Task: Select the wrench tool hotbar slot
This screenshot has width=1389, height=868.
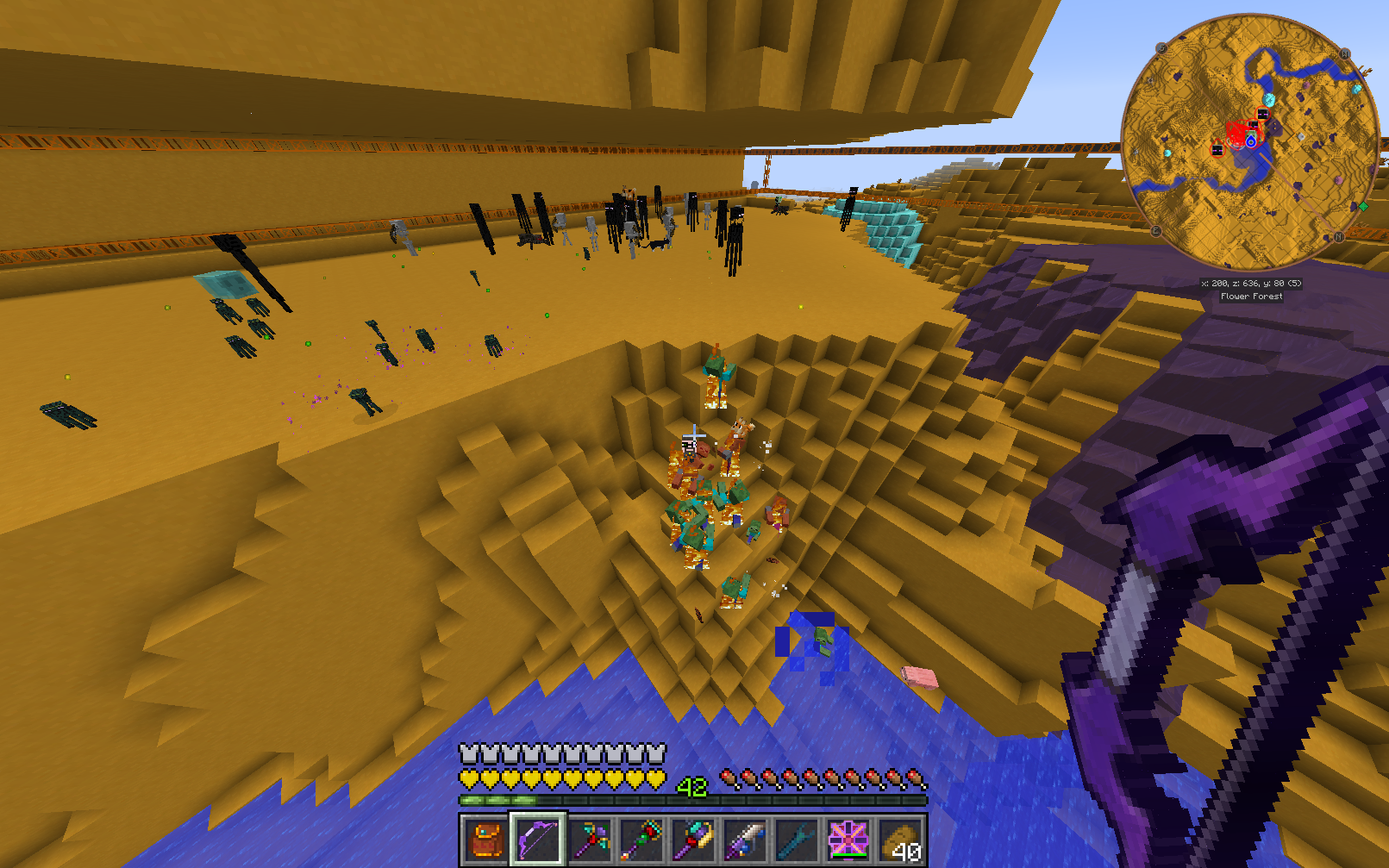Action: (796, 840)
